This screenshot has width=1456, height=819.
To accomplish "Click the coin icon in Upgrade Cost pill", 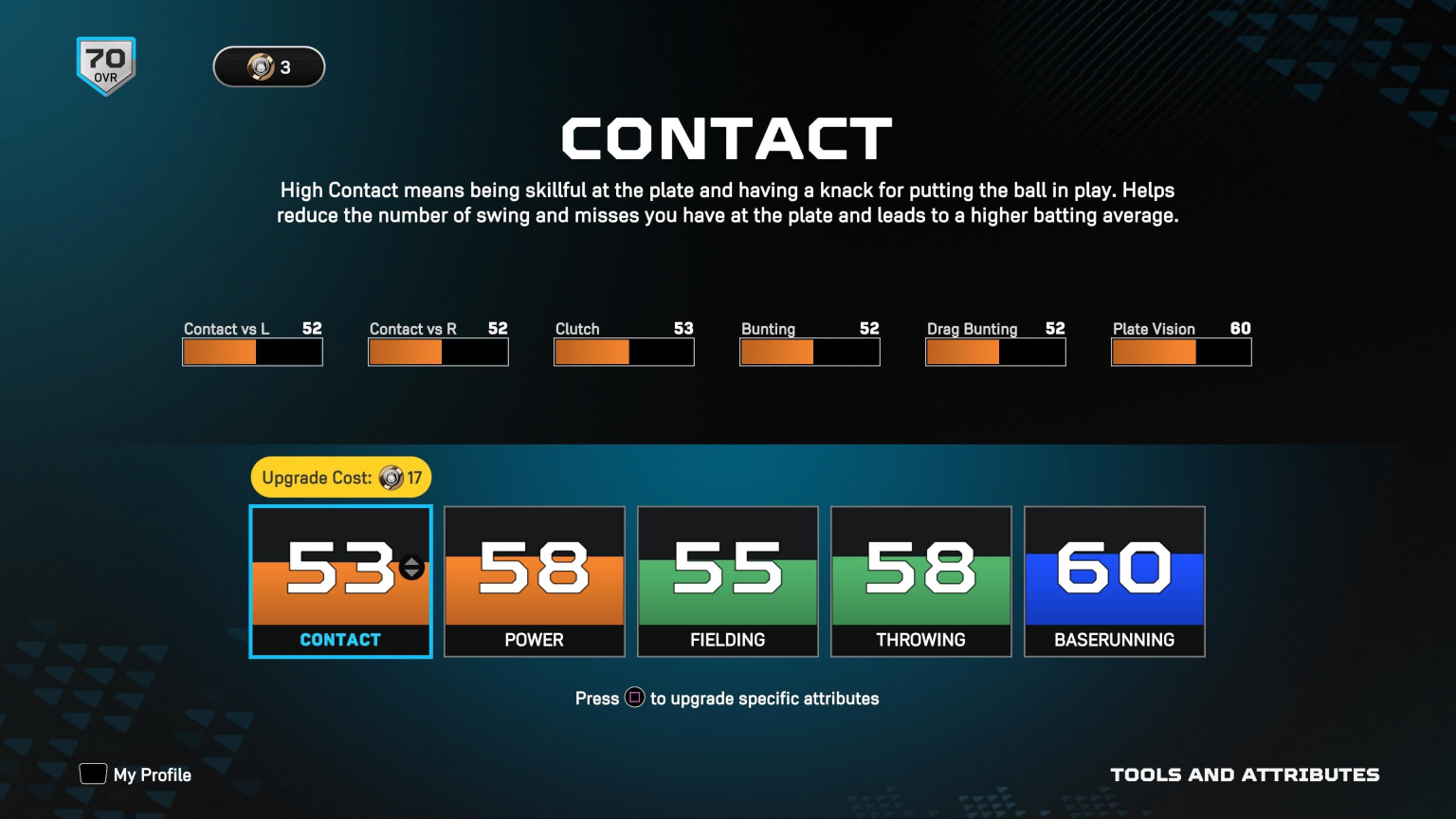I will [391, 478].
